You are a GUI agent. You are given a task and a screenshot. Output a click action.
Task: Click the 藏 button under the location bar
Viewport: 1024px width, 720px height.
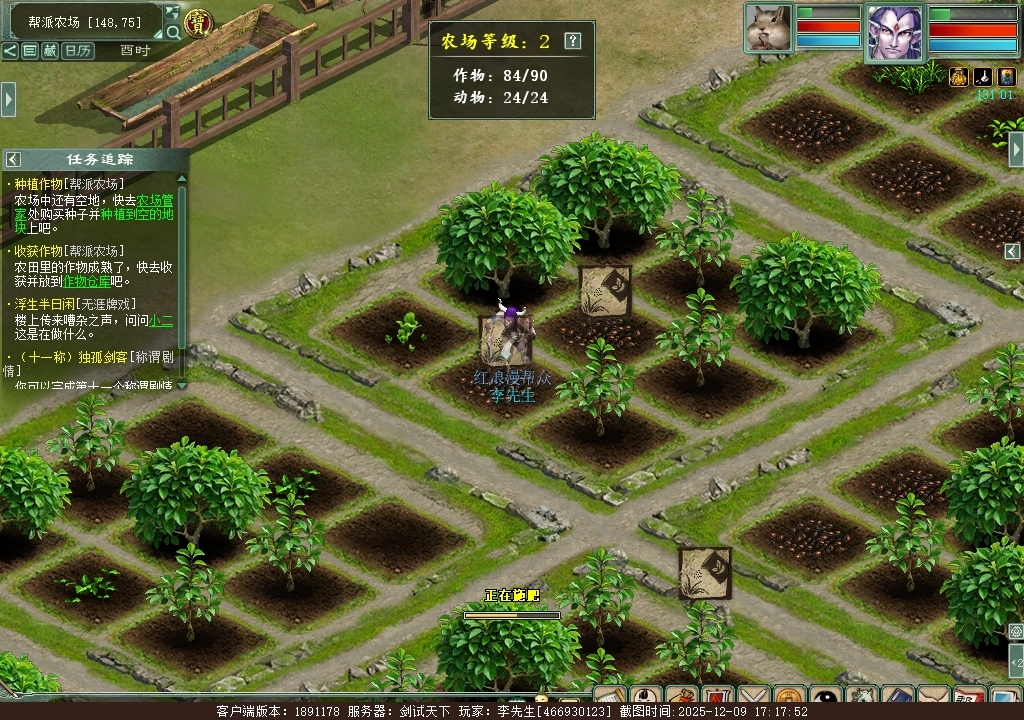click(x=49, y=50)
